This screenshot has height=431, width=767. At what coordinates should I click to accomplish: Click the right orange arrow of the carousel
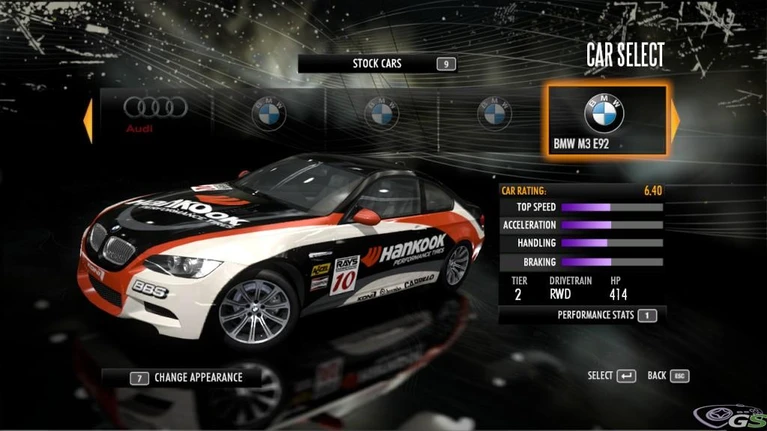[675, 119]
